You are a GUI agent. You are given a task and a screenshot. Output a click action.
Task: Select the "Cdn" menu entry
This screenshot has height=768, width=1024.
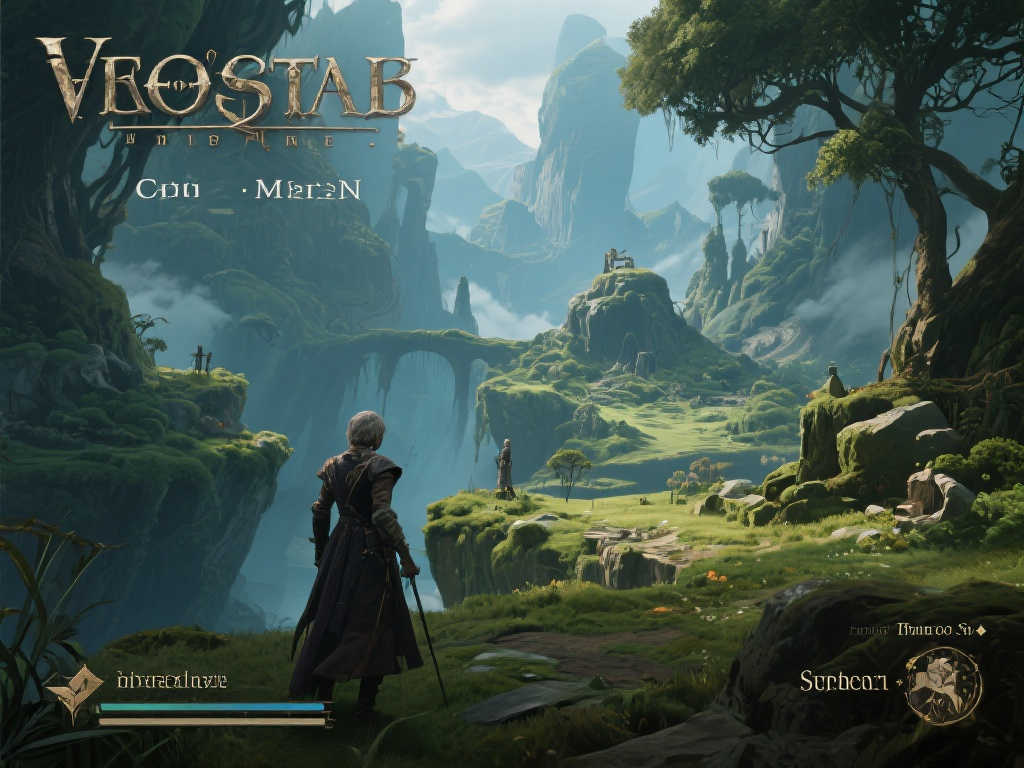[x=167, y=189]
